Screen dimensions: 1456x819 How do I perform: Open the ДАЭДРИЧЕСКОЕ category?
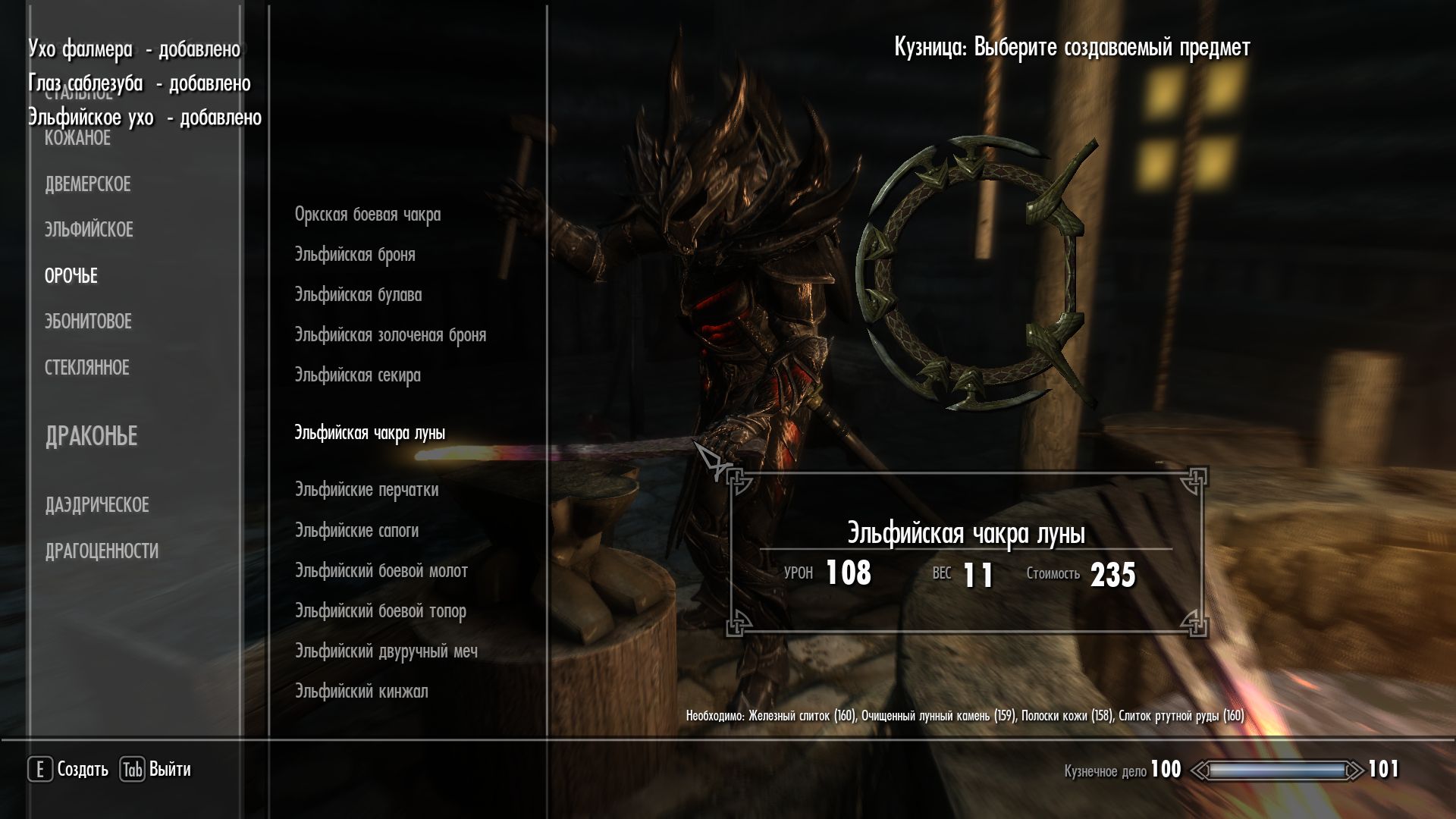pos(97,505)
